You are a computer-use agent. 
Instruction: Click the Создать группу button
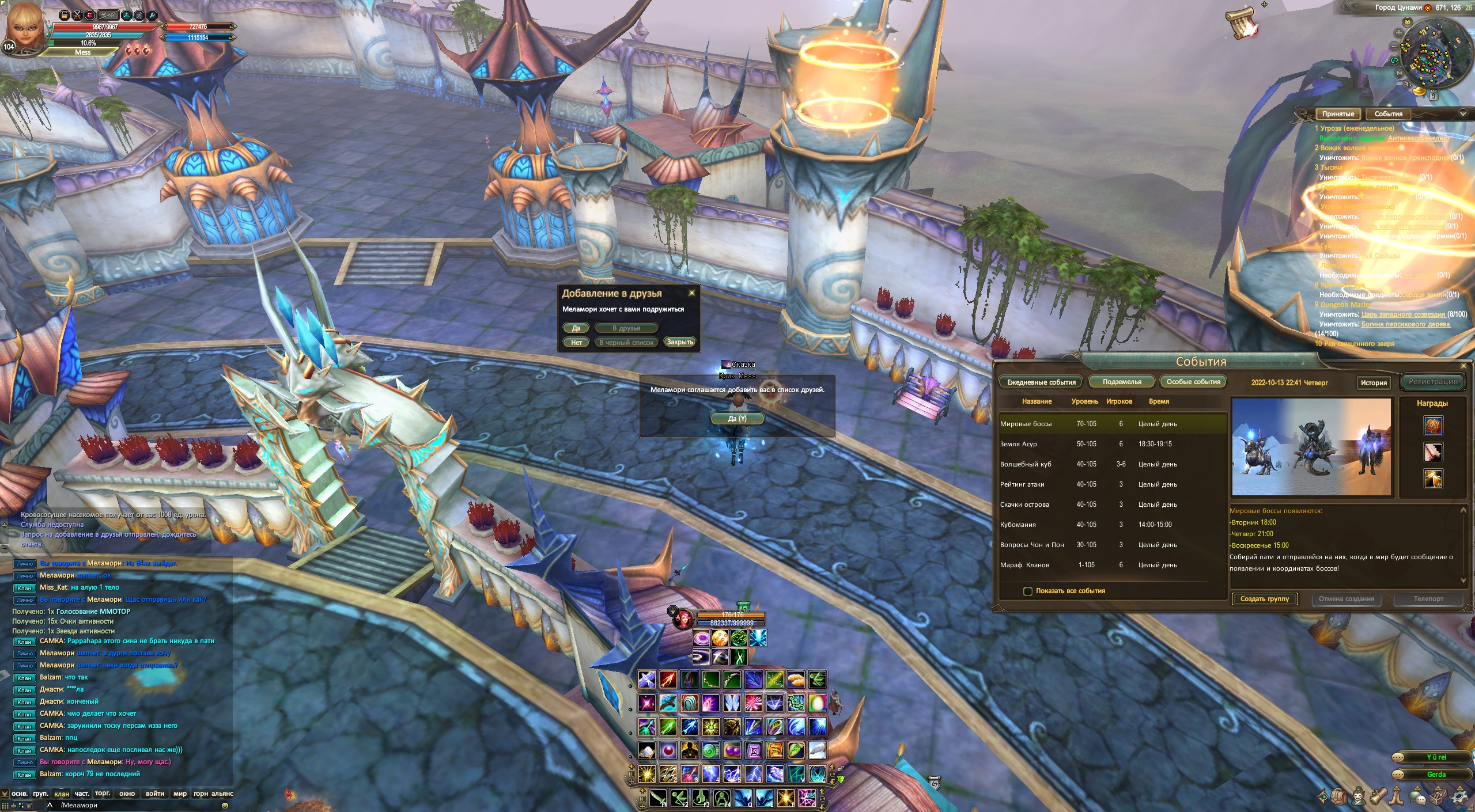click(1264, 599)
